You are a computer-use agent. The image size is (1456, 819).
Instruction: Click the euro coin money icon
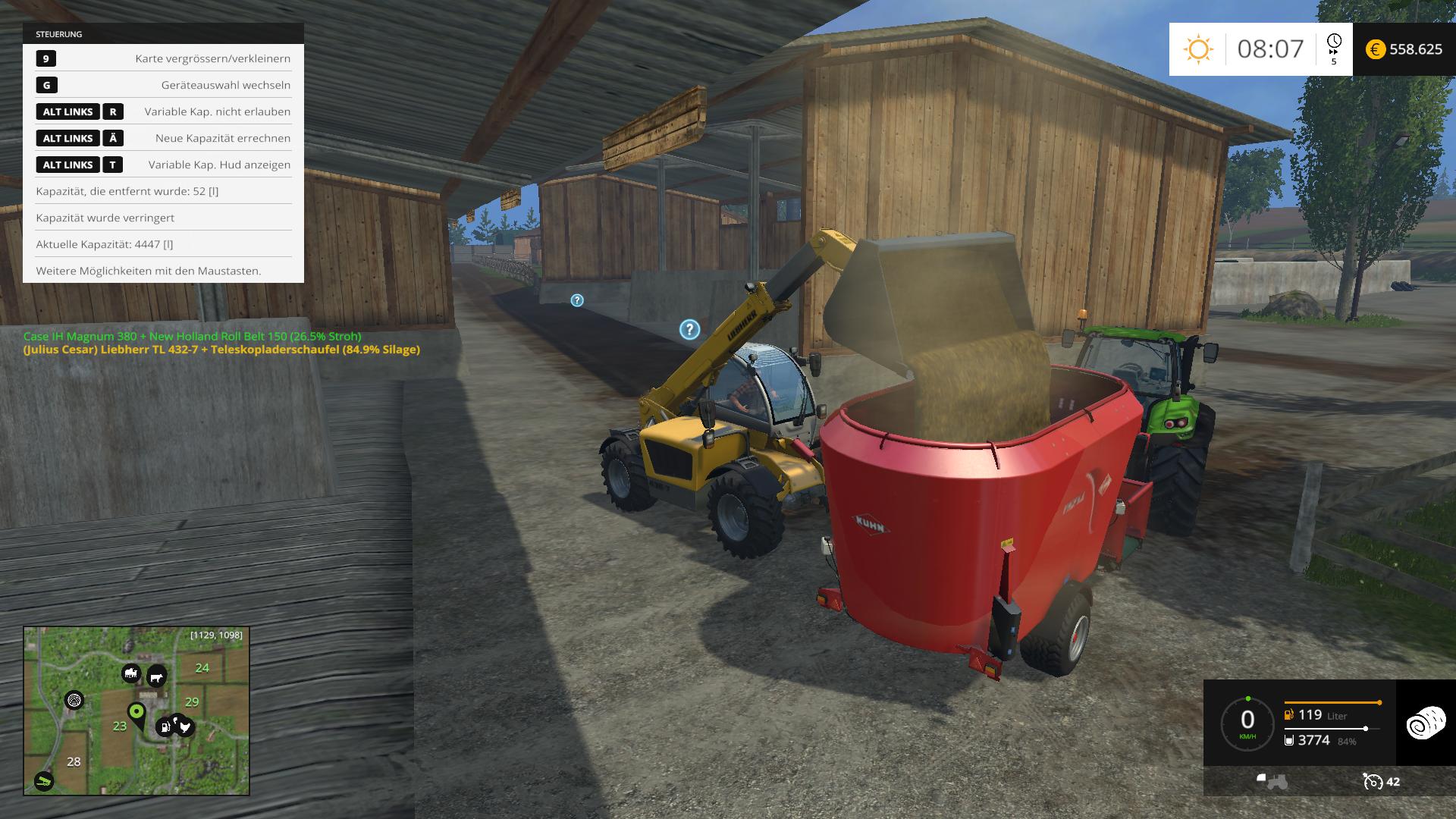click(x=1375, y=49)
